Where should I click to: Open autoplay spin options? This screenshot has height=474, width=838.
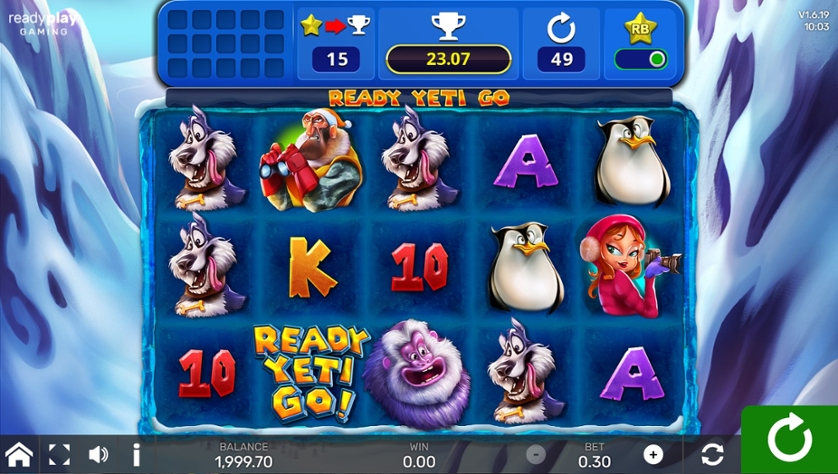coord(712,455)
